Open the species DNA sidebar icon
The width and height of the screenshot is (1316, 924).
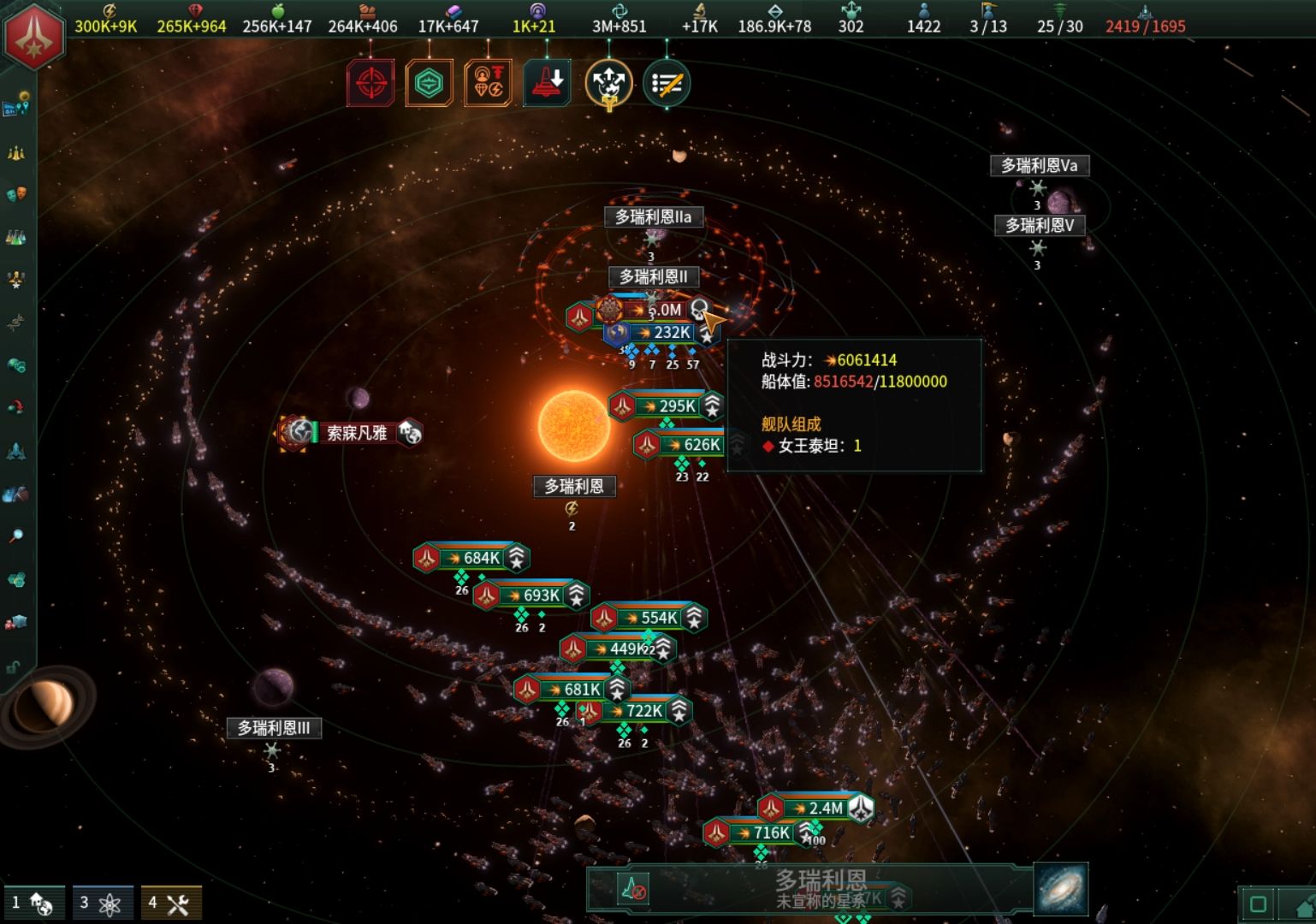[x=16, y=323]
